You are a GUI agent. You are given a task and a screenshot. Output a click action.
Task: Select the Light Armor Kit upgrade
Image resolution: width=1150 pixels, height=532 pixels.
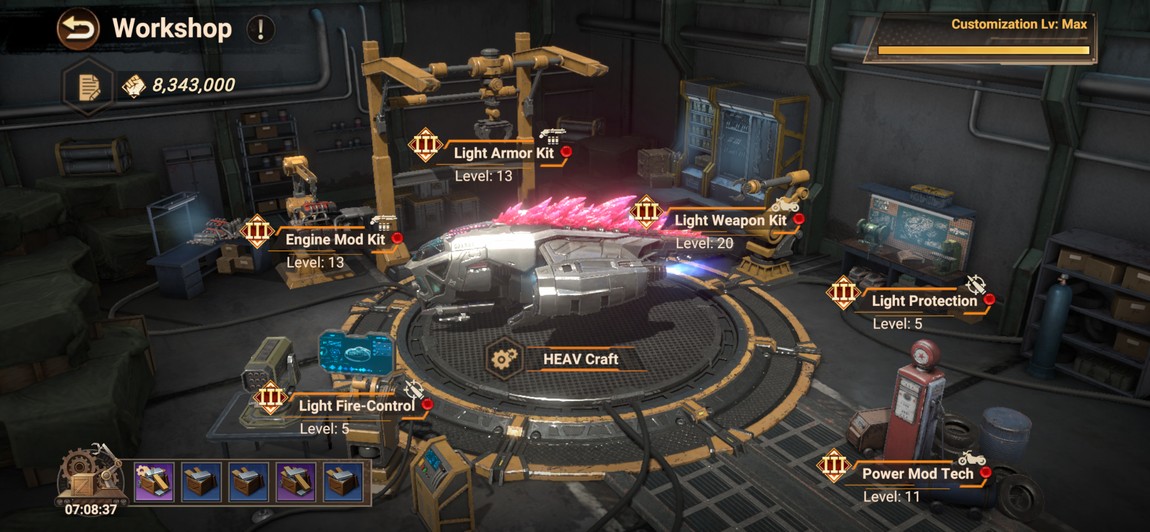(503, 153)
